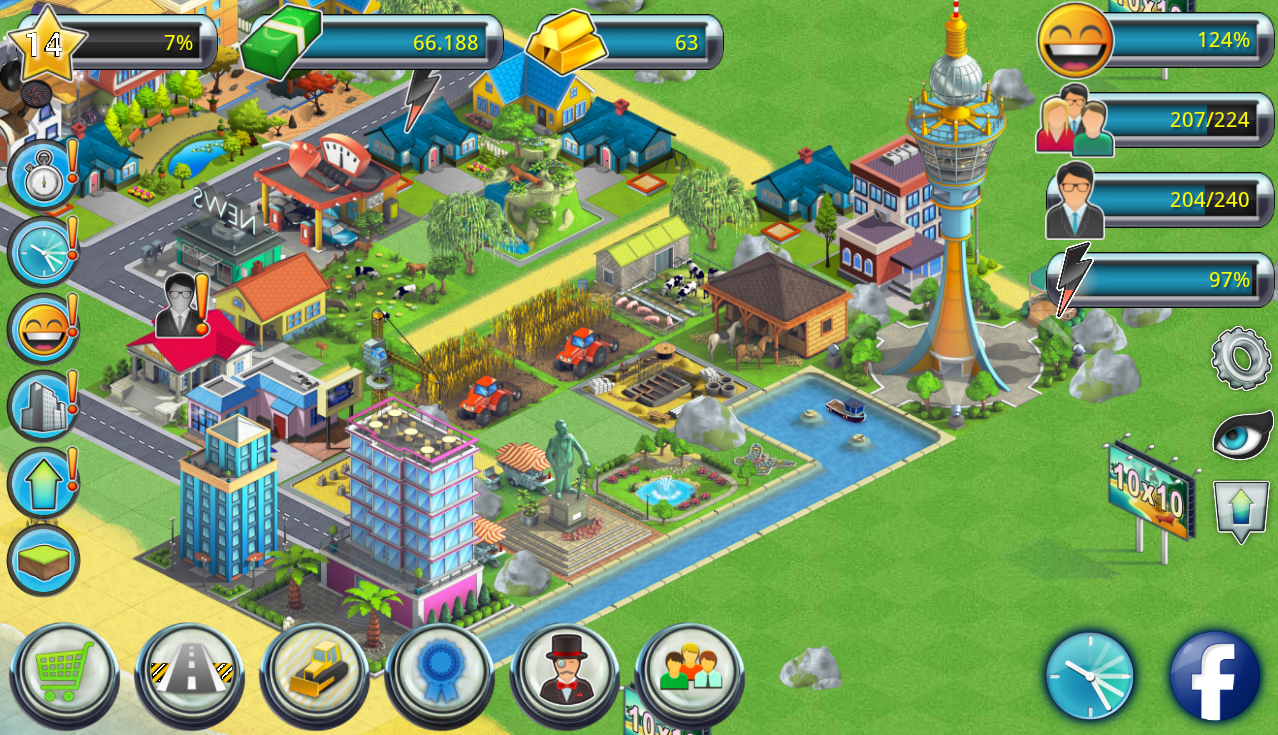Open the large blue clock button
This screenshot has width=1278, height=735.
[x=1090, y=676]
